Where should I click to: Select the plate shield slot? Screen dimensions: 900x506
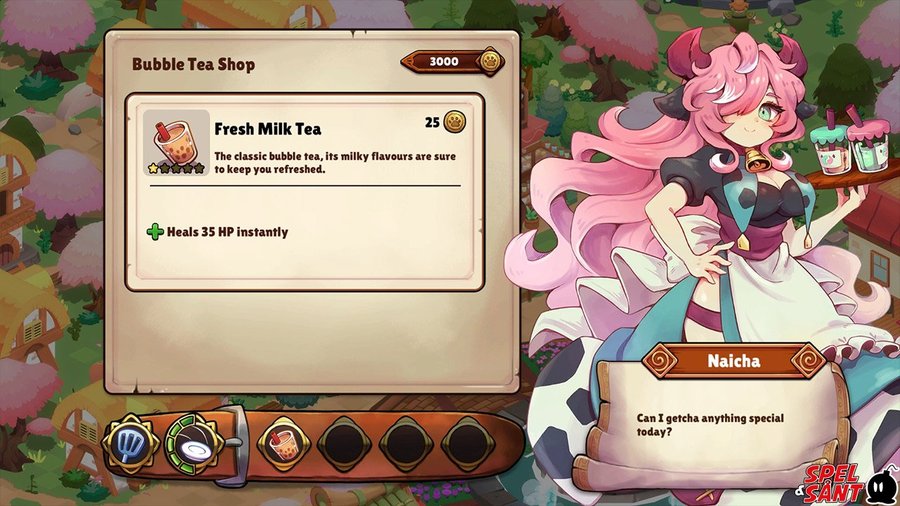pyautogui.click(x=195, y=443)
